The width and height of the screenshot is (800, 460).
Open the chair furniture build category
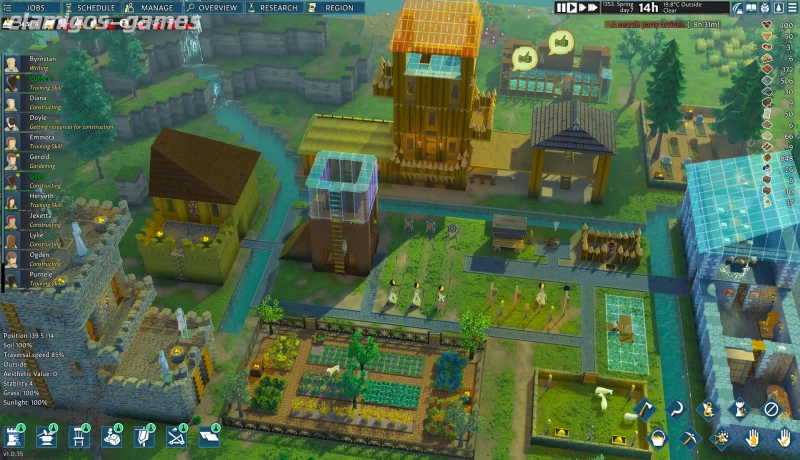pos(79,436)
